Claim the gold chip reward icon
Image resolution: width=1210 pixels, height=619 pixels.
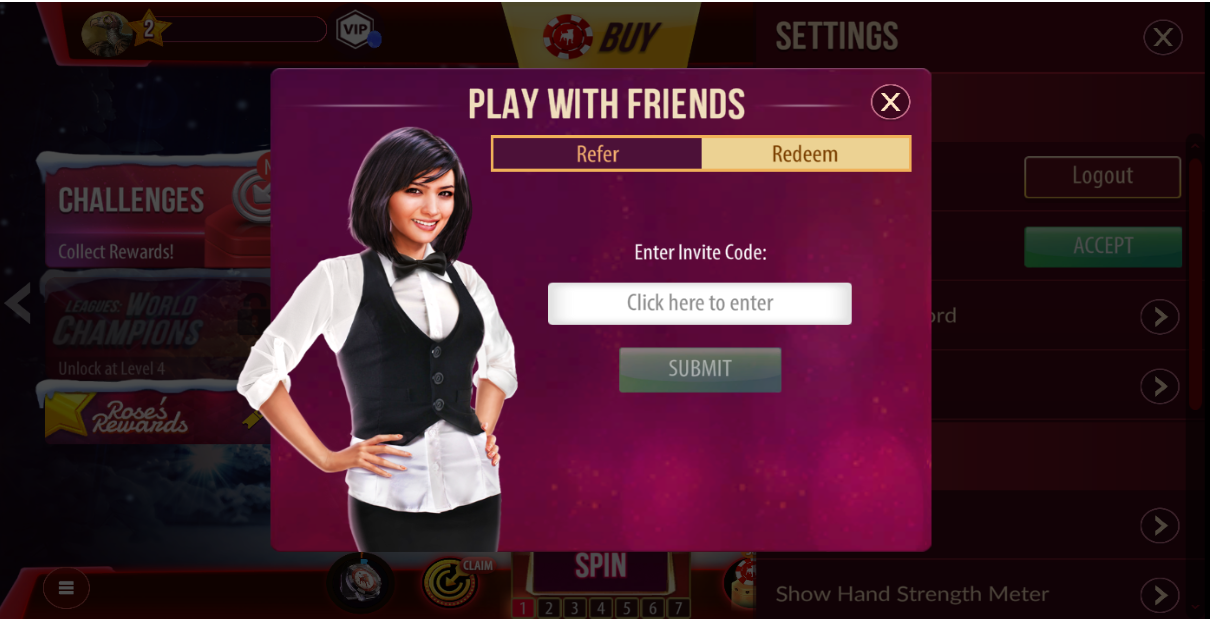point(453,583)
